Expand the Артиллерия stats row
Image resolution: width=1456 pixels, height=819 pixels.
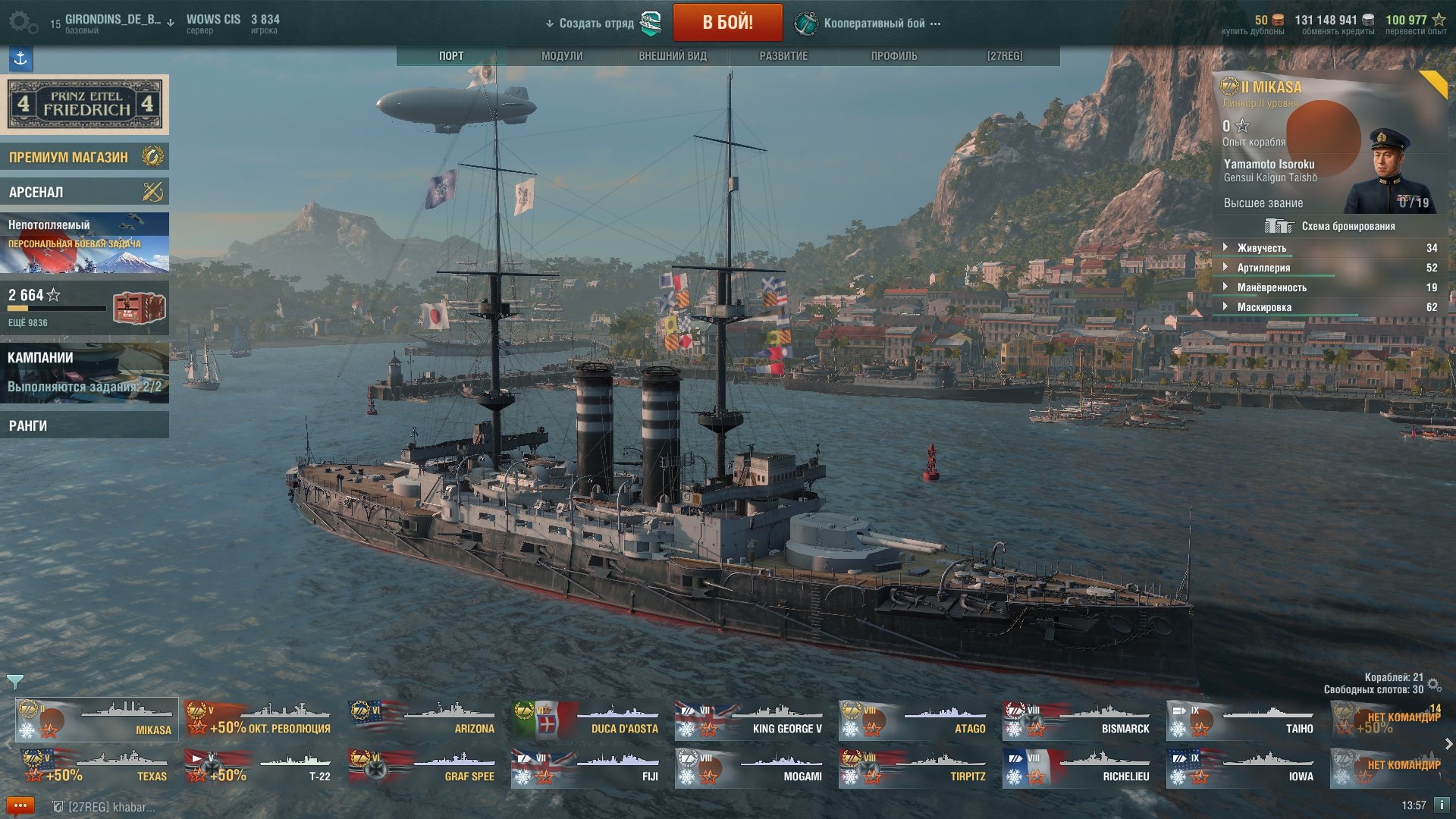pyautogui.click(x=1263, y=268)
